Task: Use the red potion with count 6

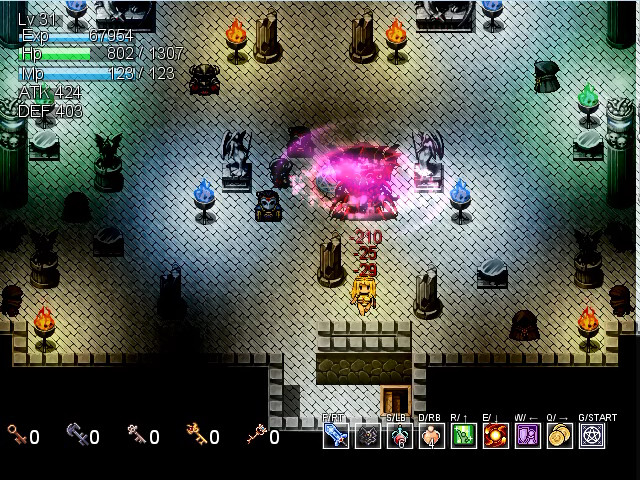Action: pyautogui.click(x=399, y=436)
